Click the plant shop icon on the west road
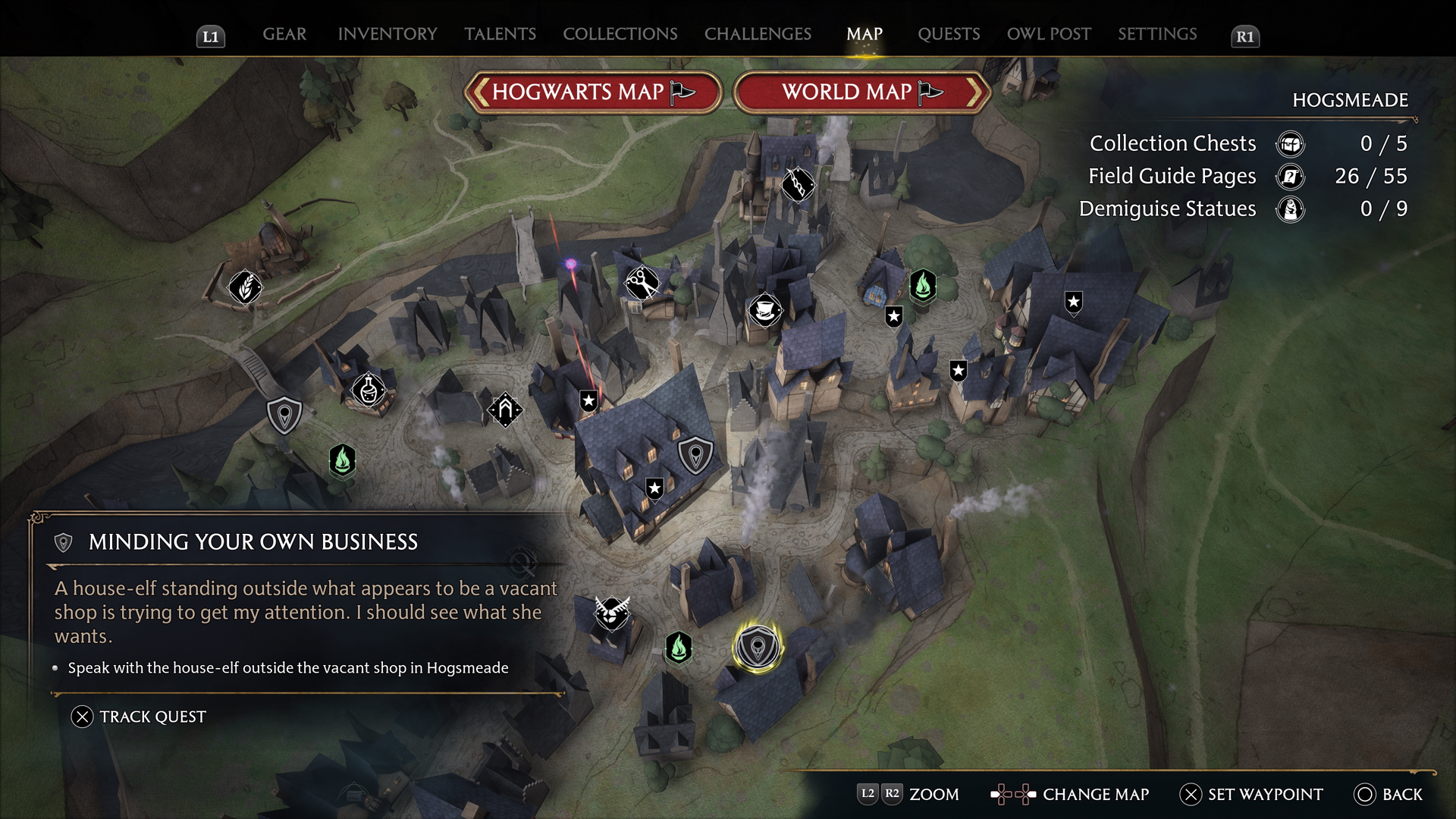 (x=244, y=287)
